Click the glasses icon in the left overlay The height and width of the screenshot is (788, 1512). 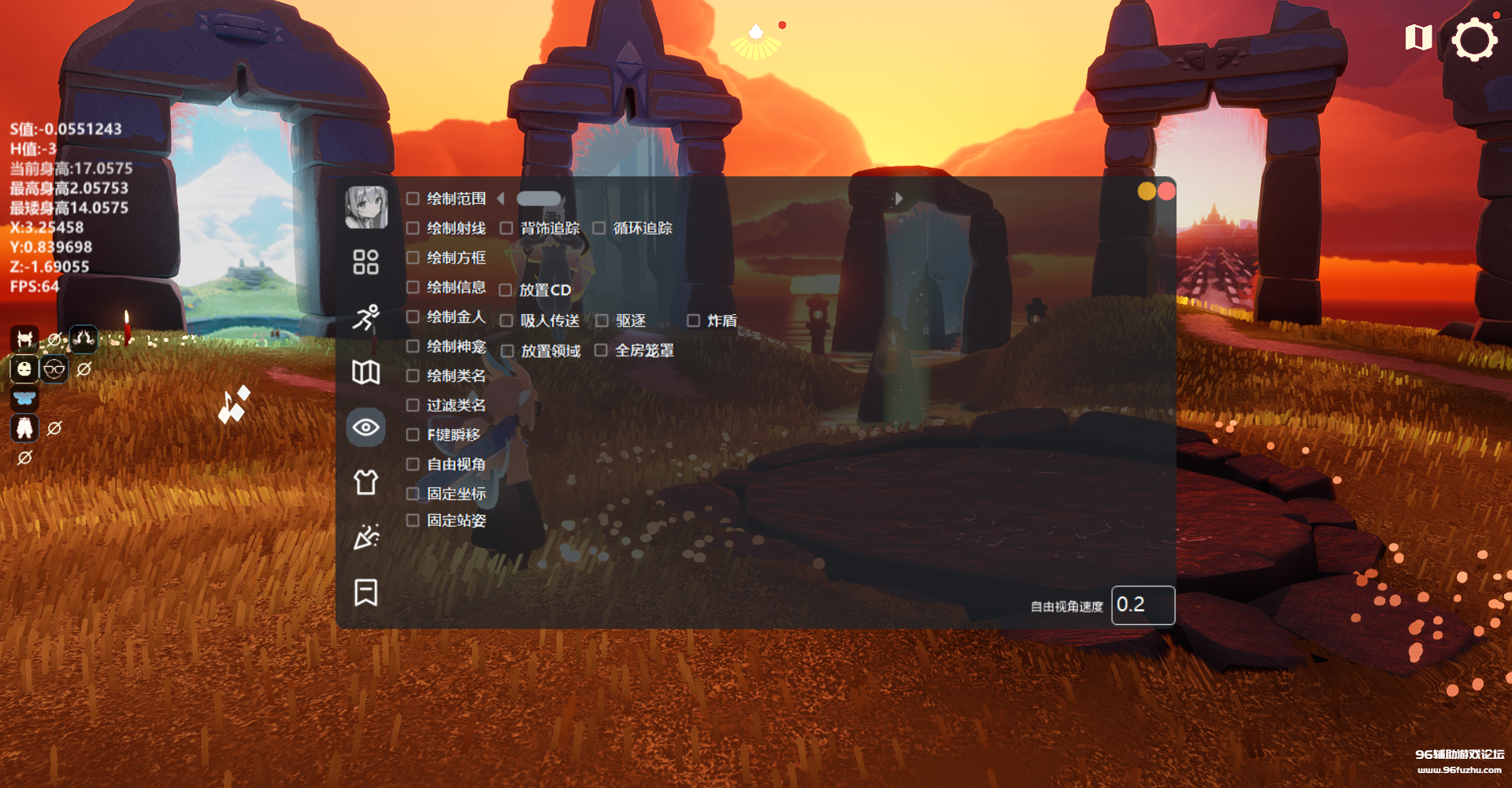(54, 368)
